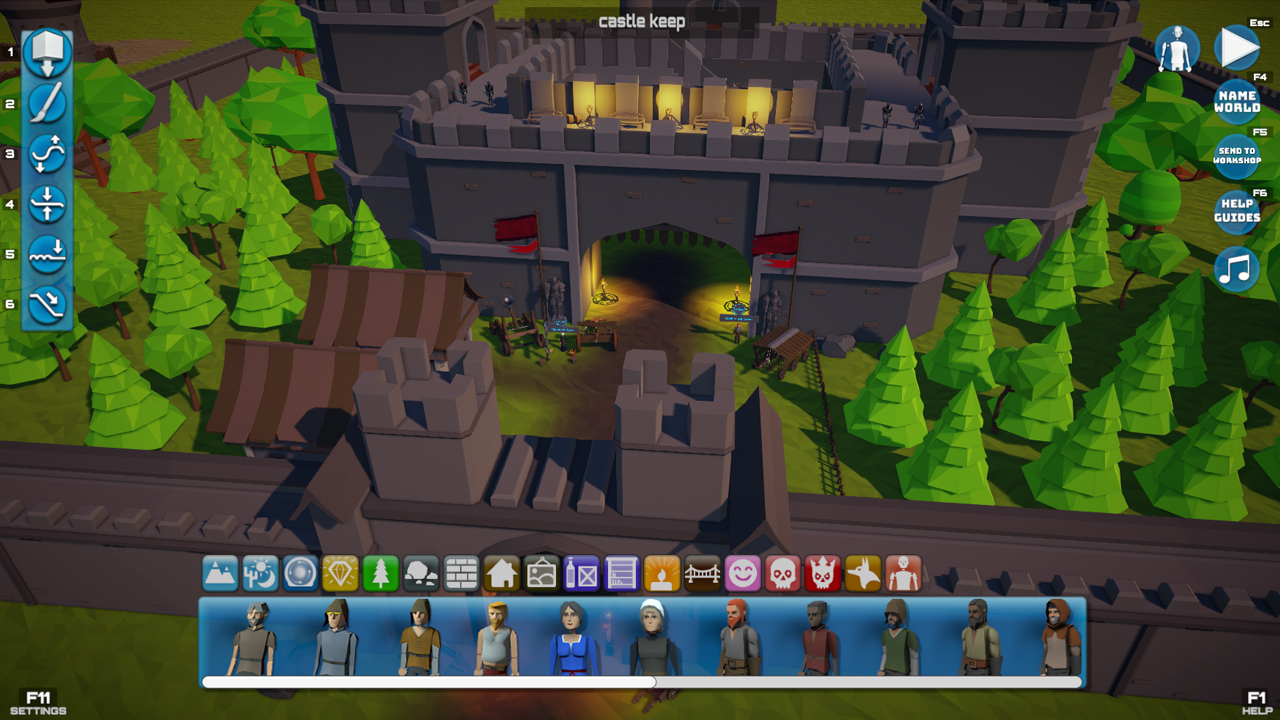This screenshot has width=1280, height=720.
Task: Choose the paintbrush tool
Action: click(x=47, y=103)
